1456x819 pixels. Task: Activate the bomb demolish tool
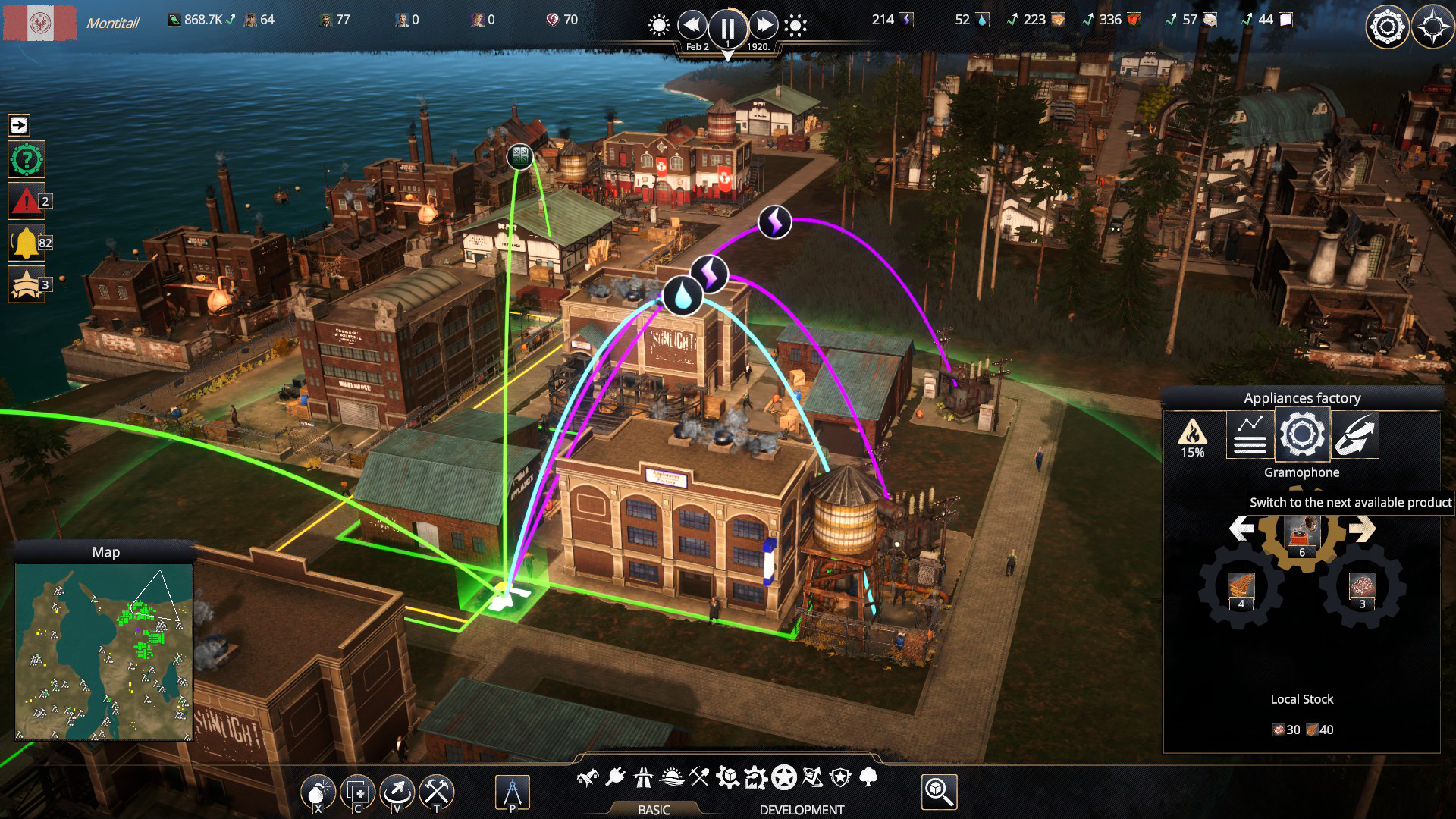pos(318,792)
